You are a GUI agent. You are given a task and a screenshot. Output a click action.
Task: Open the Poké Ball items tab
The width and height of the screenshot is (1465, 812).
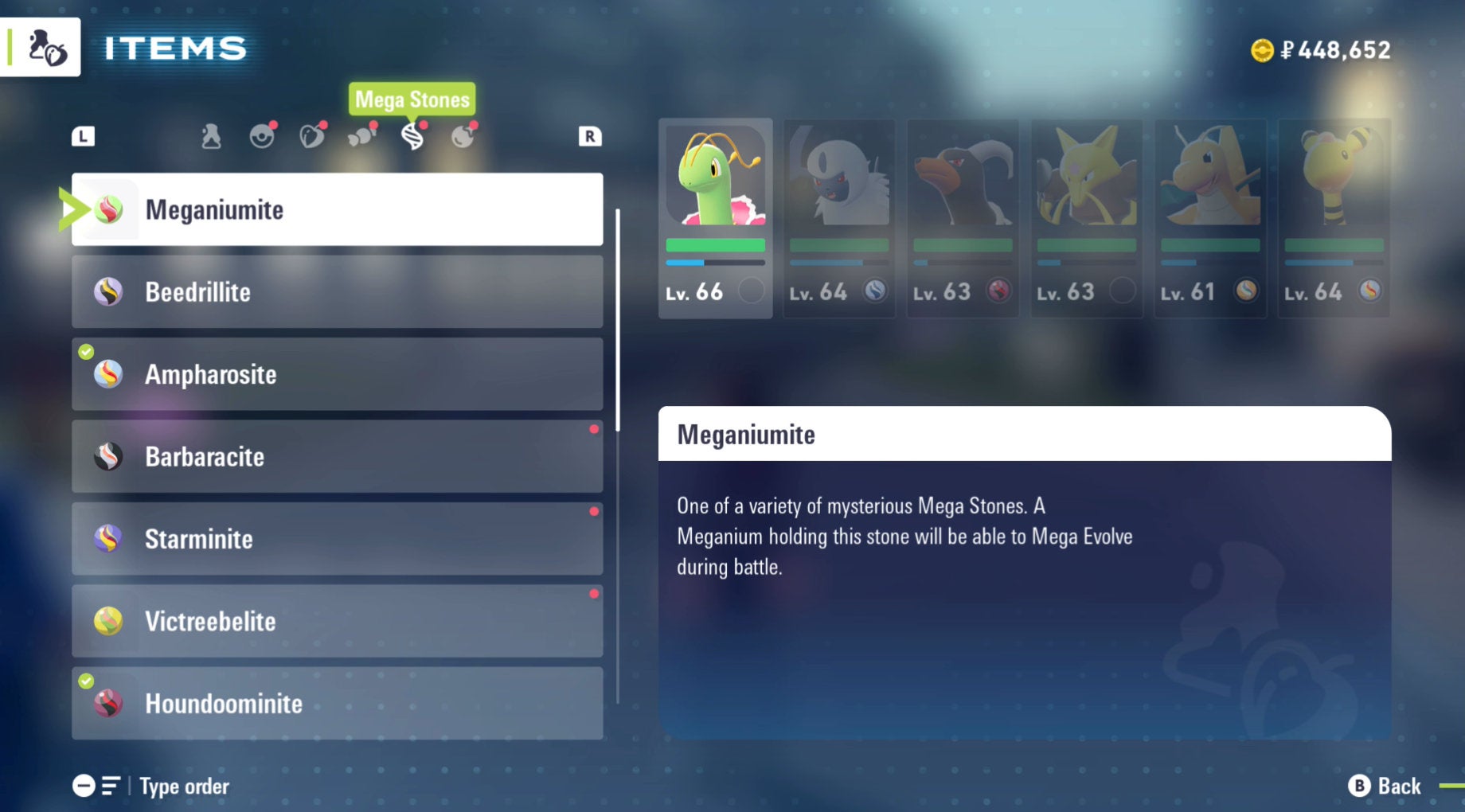261,137
